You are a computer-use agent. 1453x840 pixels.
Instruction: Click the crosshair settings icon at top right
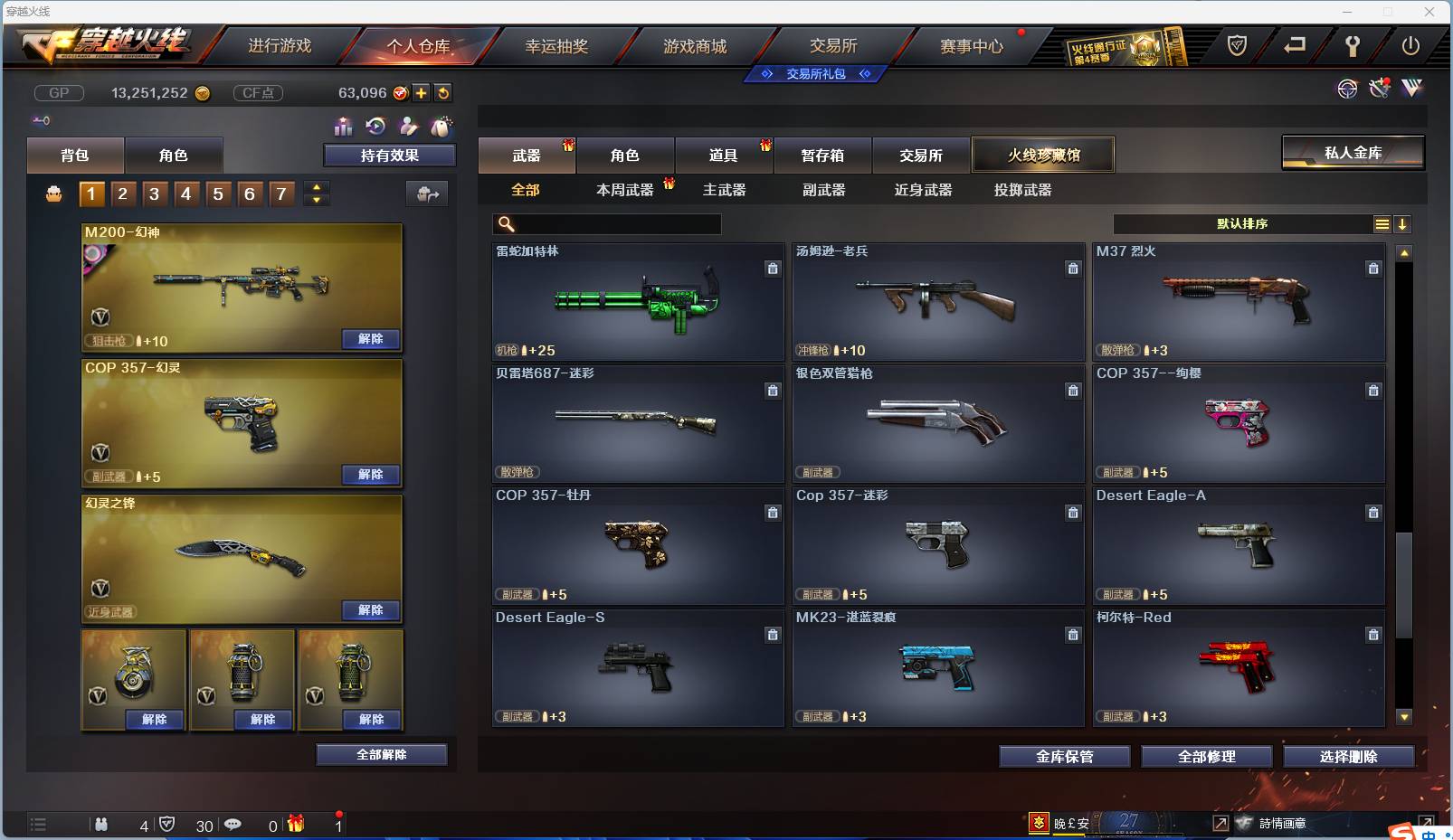(x=1347, y=90)
